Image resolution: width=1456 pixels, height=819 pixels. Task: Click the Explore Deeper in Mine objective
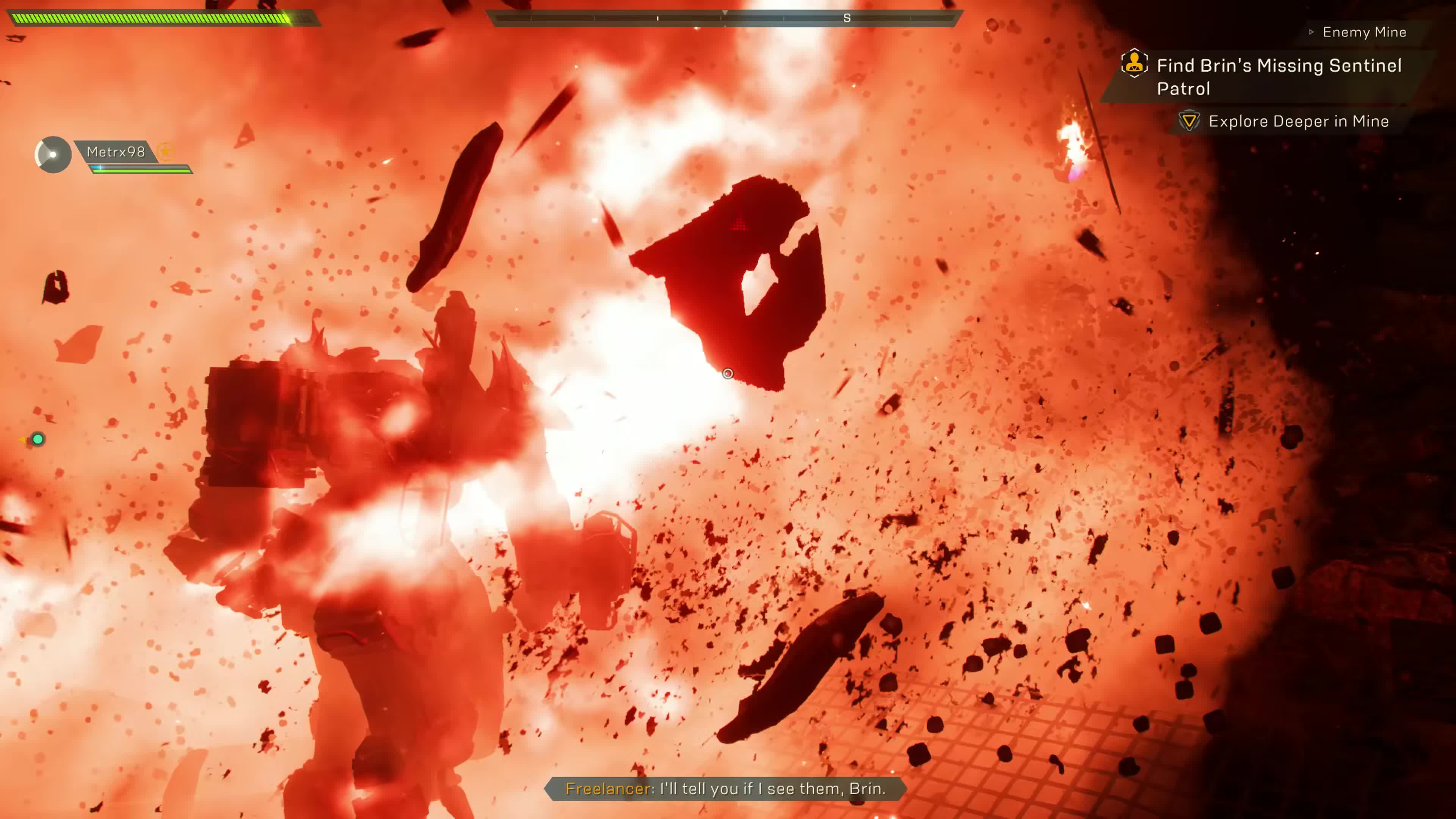1298,121
